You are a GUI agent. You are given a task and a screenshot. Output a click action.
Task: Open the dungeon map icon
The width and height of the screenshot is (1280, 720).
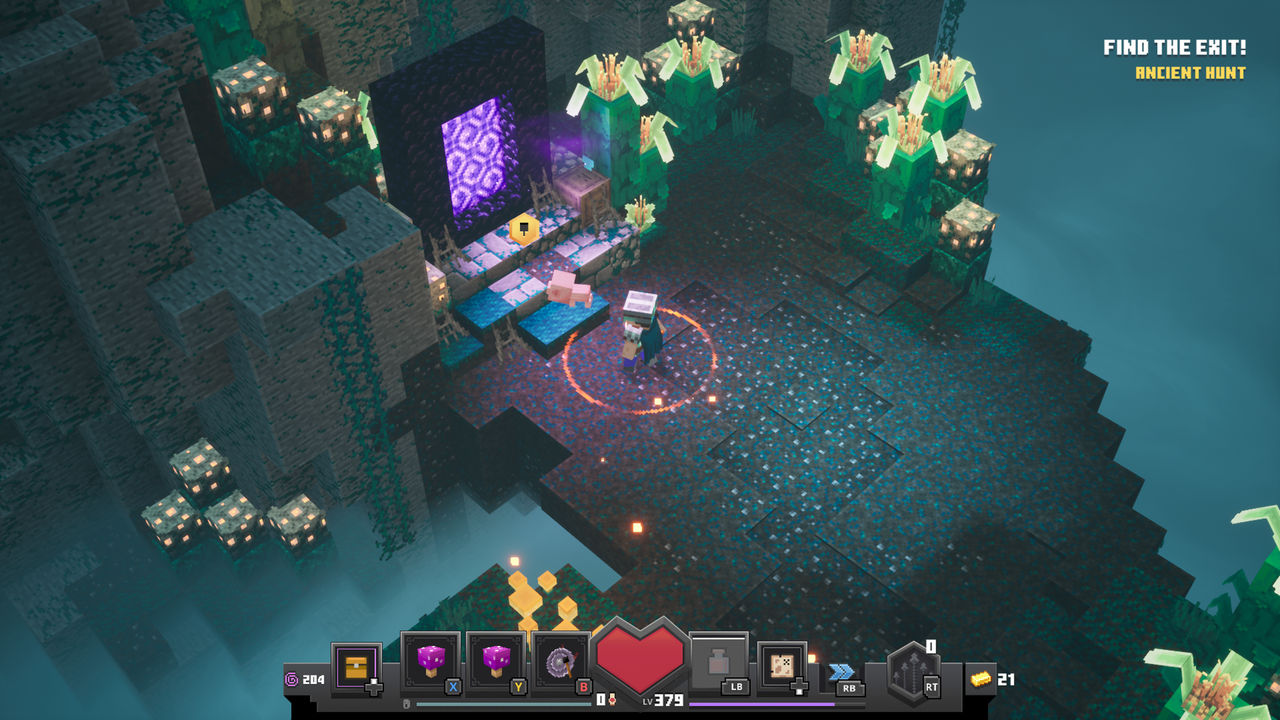pyautogui.click(x=782, y=665)
